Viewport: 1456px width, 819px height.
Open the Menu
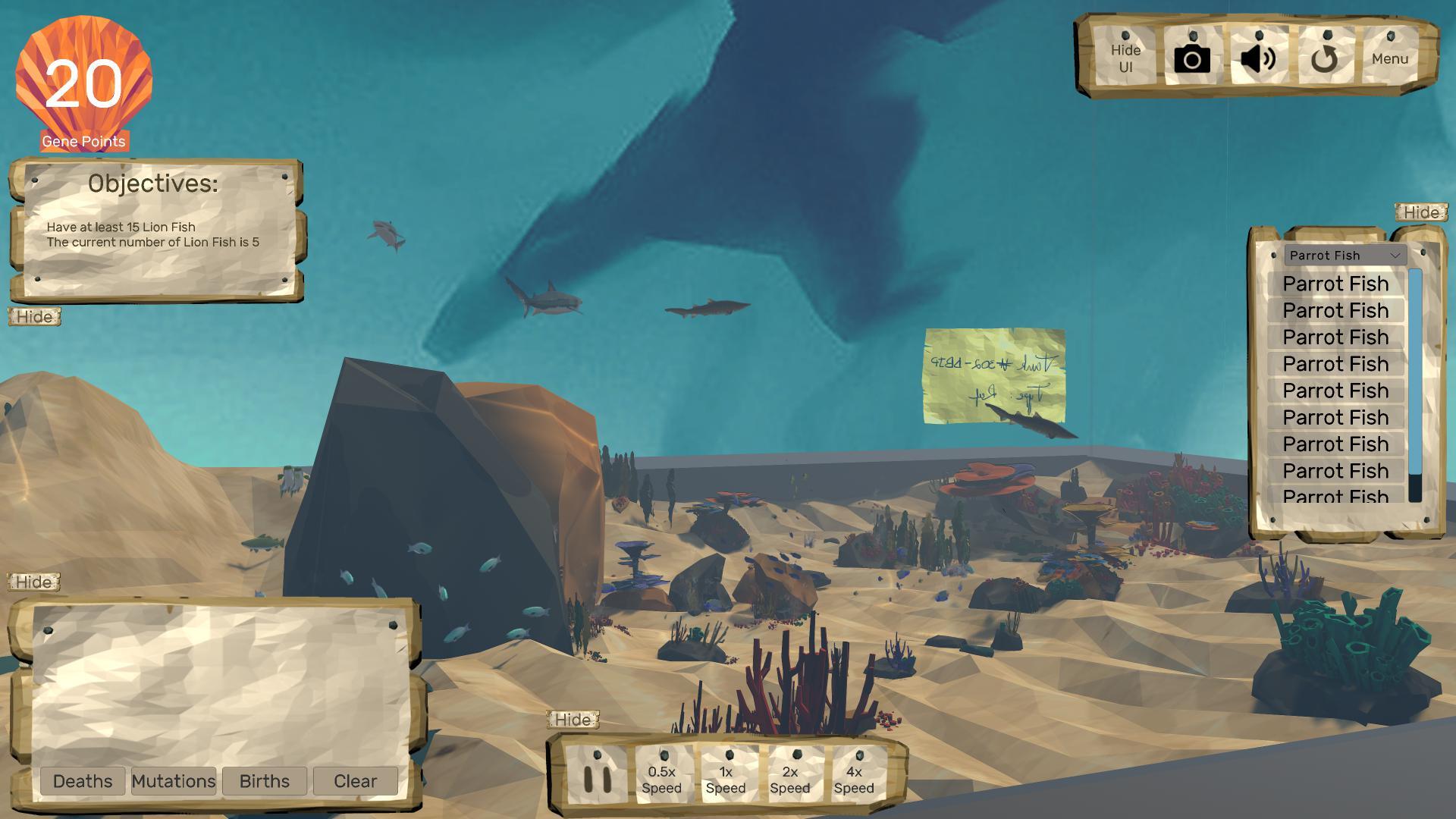1390,56
